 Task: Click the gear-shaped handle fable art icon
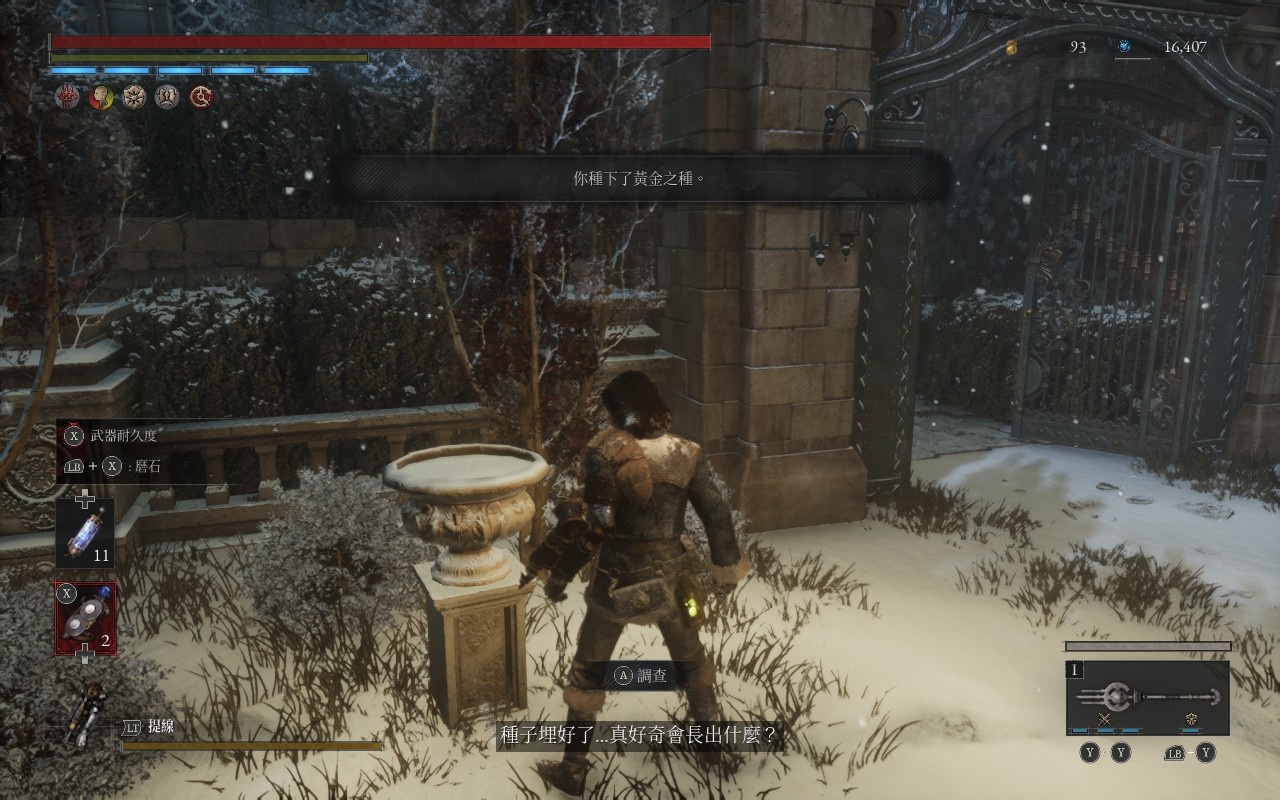coord(1191,719)
